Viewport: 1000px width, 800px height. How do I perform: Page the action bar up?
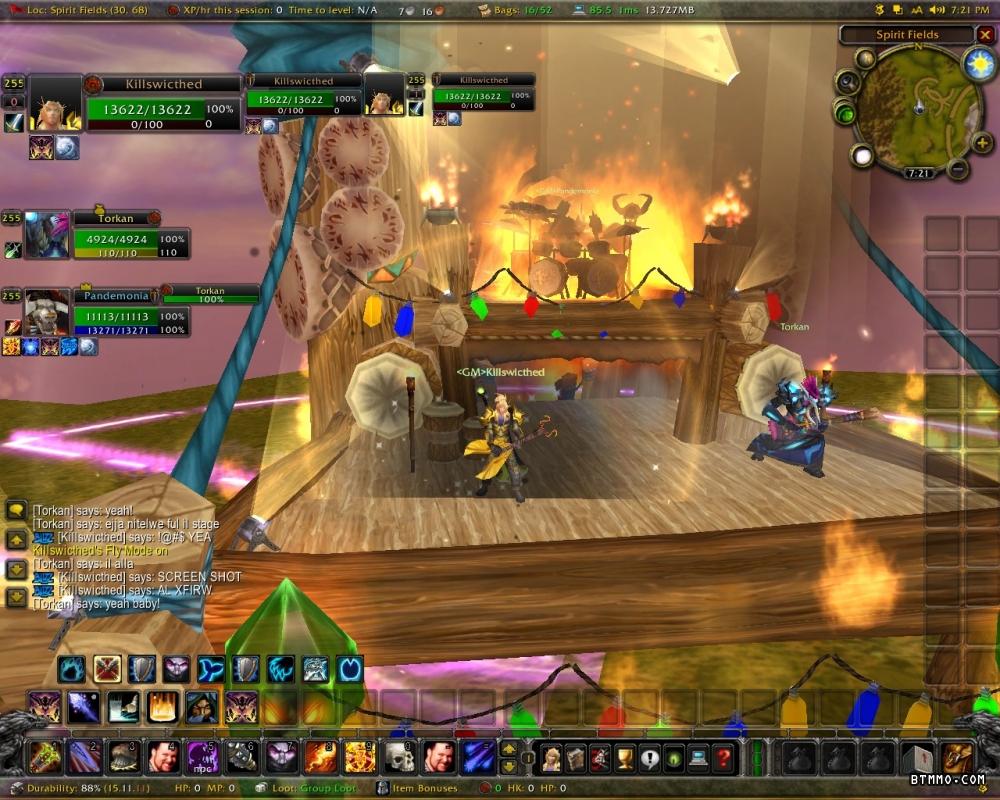click(508, 748)
